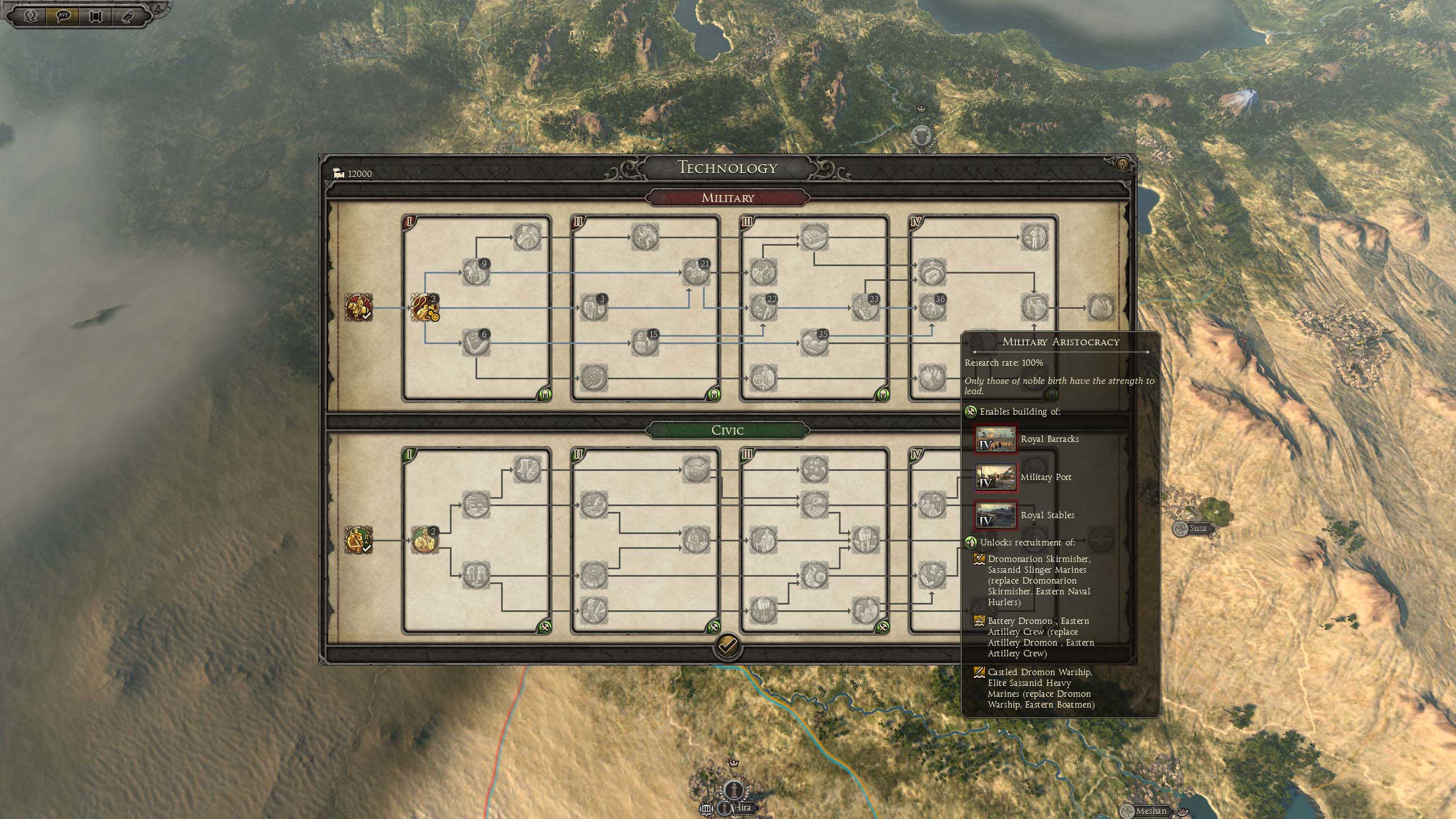Select the Royal Barracks building thumbnail
This screenshot has height=819, width=1456.
click(x=995, y=439)
